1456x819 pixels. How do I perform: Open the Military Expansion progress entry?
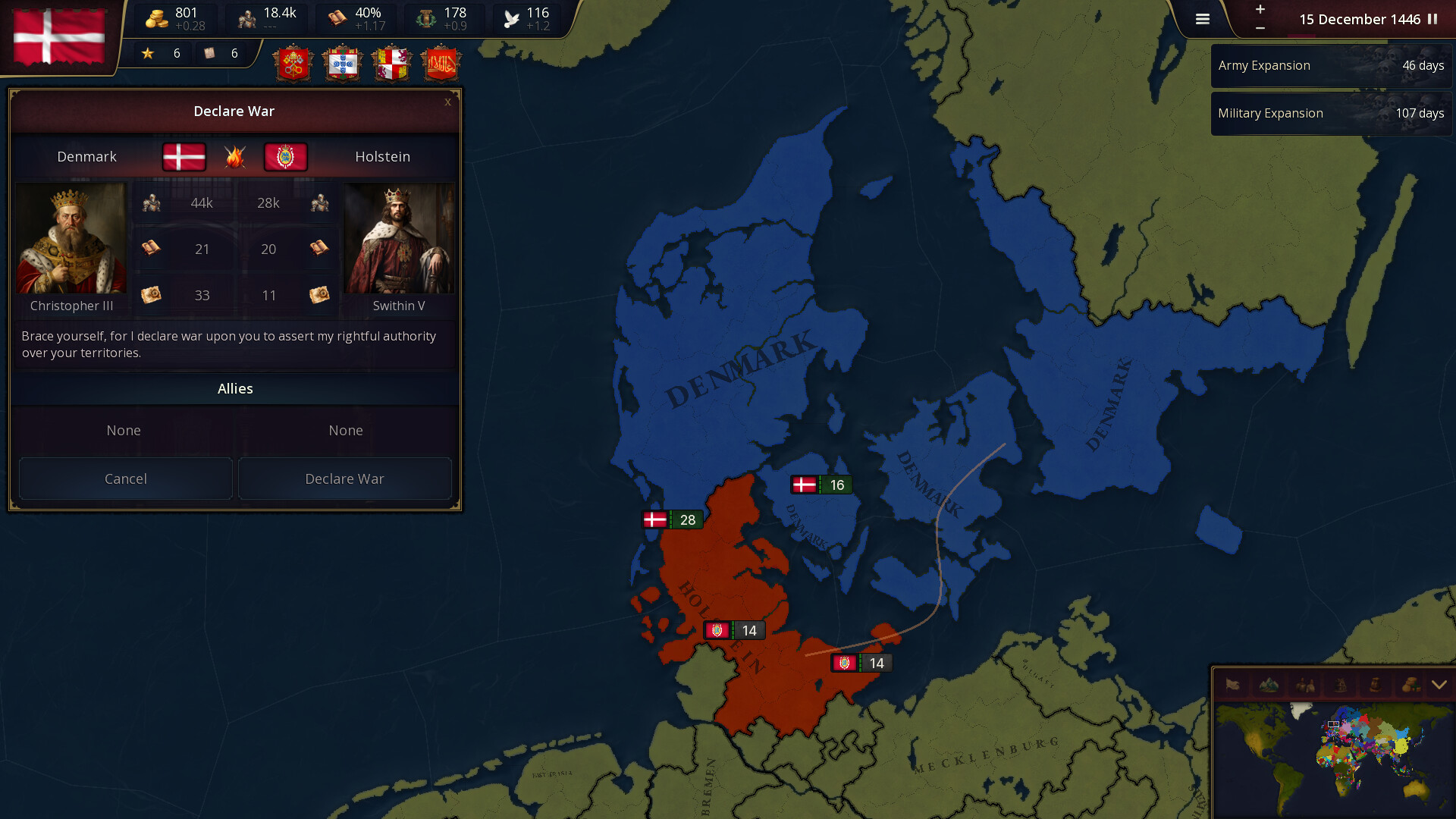1331,113
